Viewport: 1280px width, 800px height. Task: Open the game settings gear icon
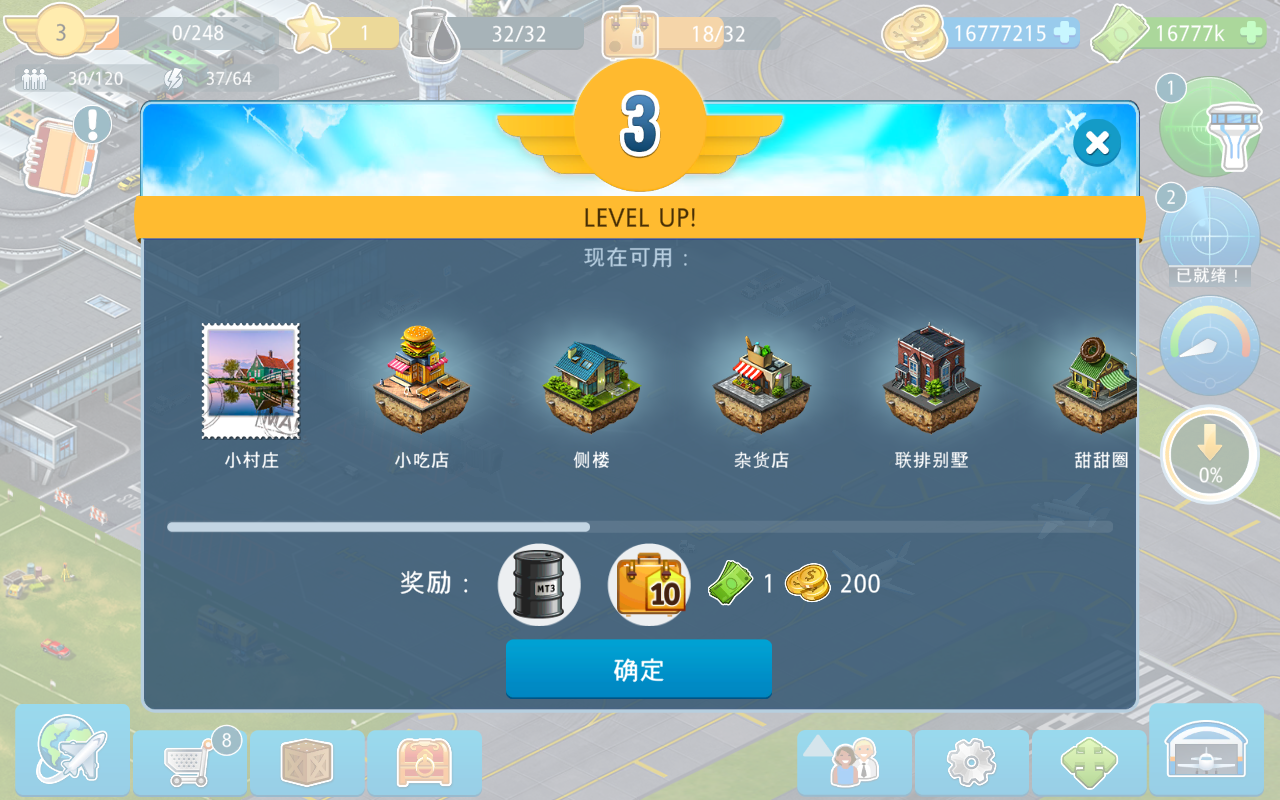click(x=970, y=762)
